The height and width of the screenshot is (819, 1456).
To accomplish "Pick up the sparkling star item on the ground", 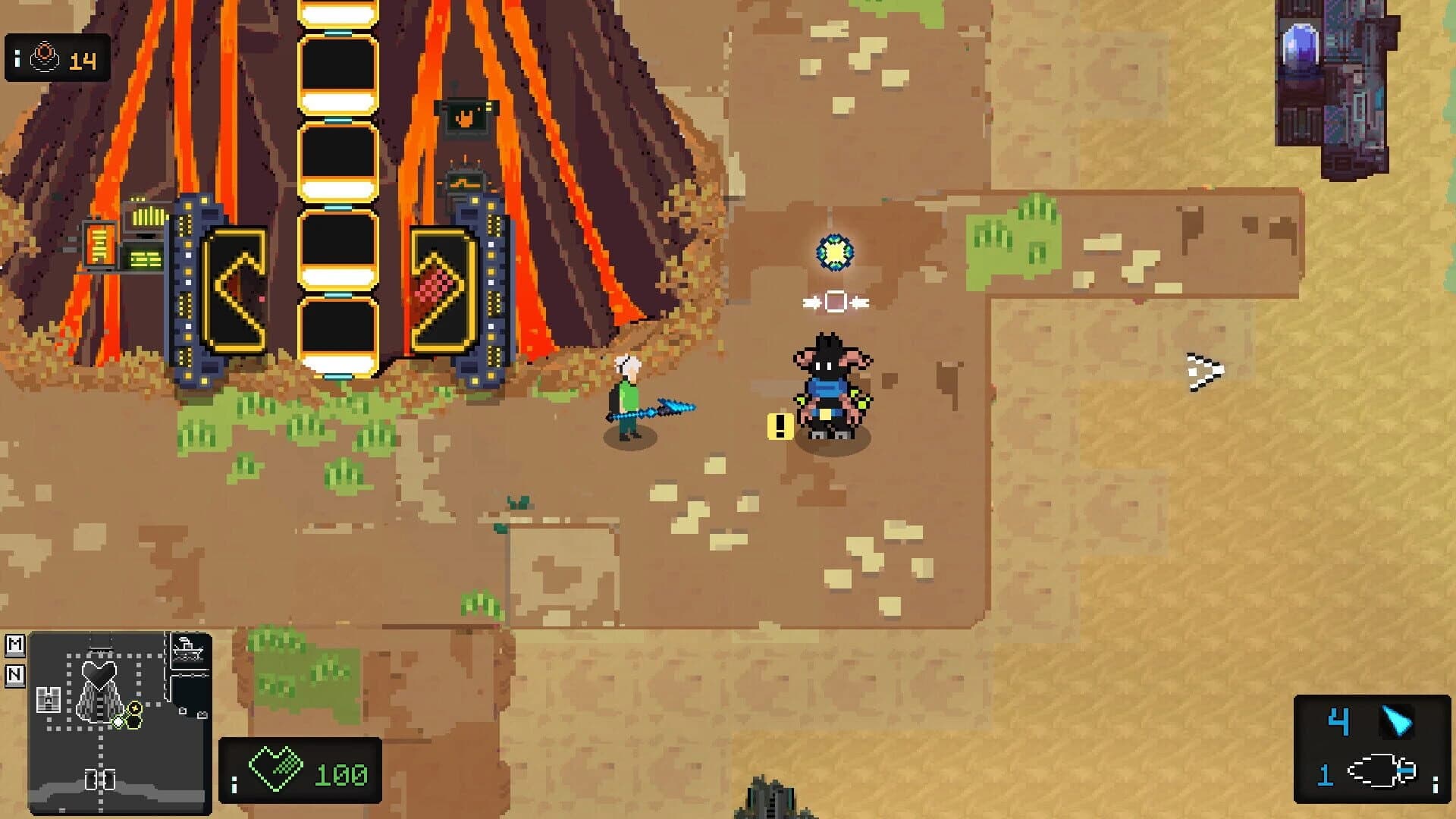I will (x=834, y=253).
